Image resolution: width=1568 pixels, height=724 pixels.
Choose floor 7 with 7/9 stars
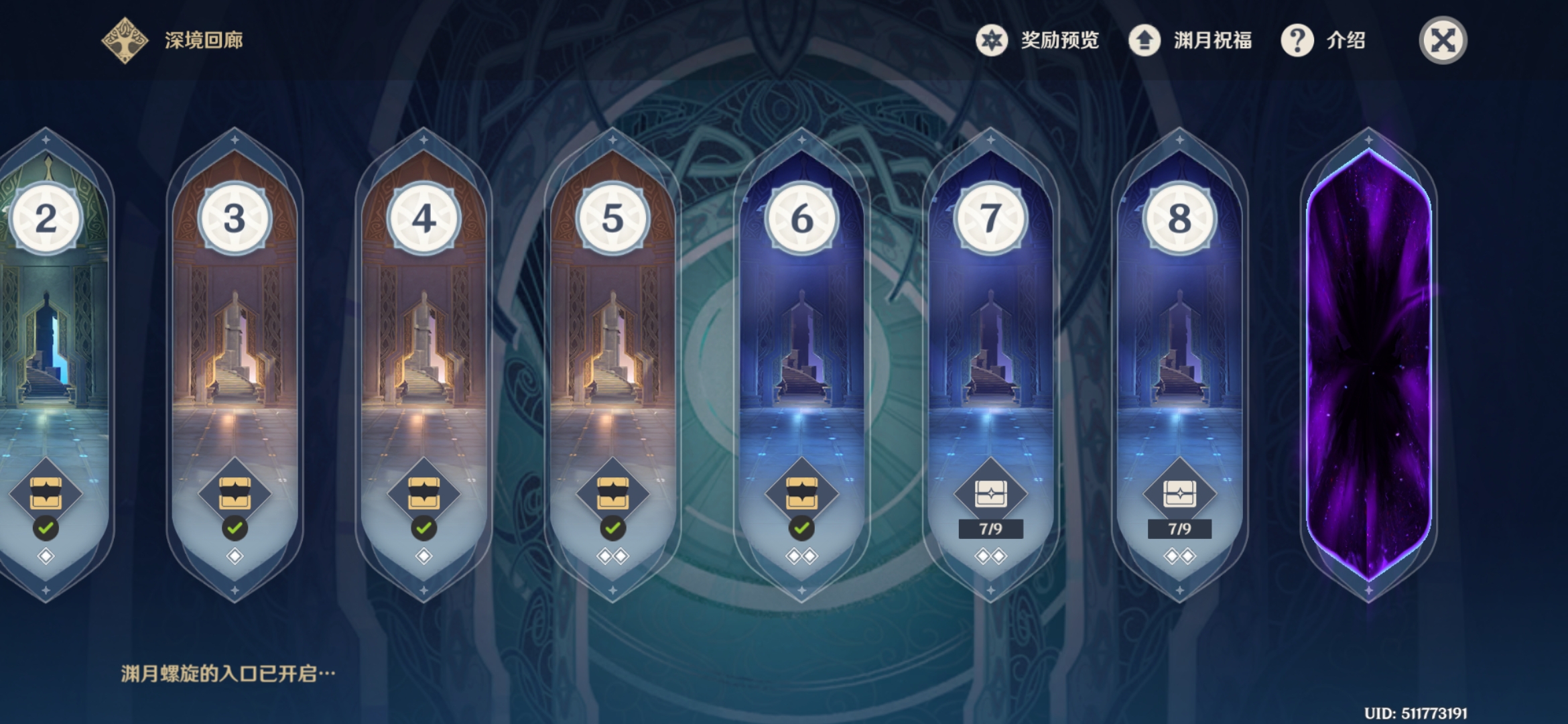[x=990, y=335]
